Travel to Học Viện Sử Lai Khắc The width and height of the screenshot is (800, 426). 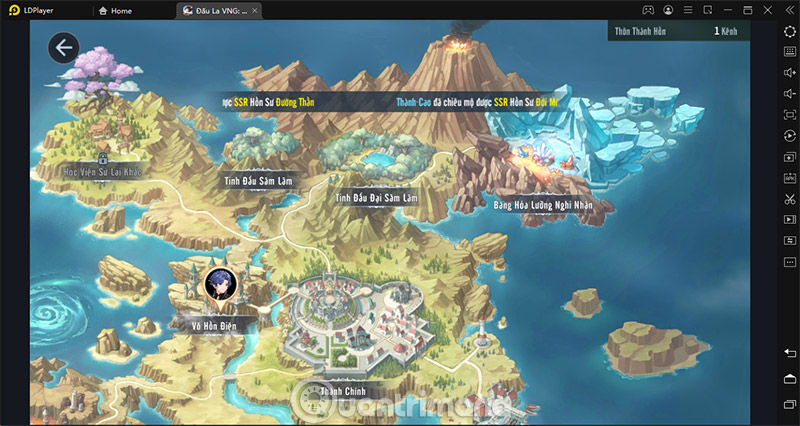coord(103,172)
